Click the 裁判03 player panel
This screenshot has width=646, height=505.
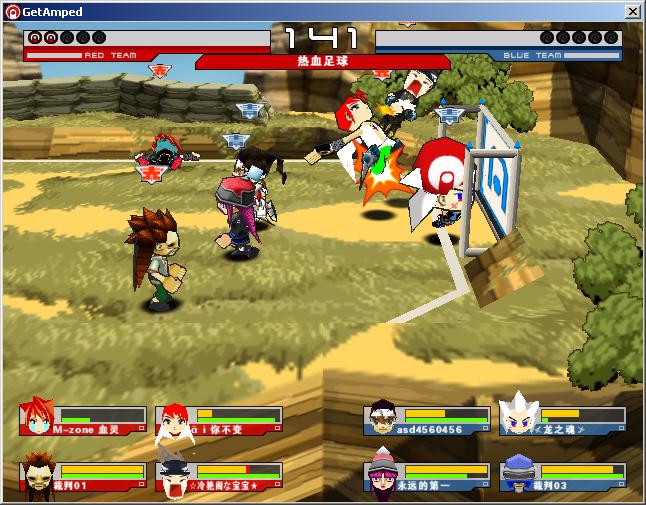pos(562,475)
